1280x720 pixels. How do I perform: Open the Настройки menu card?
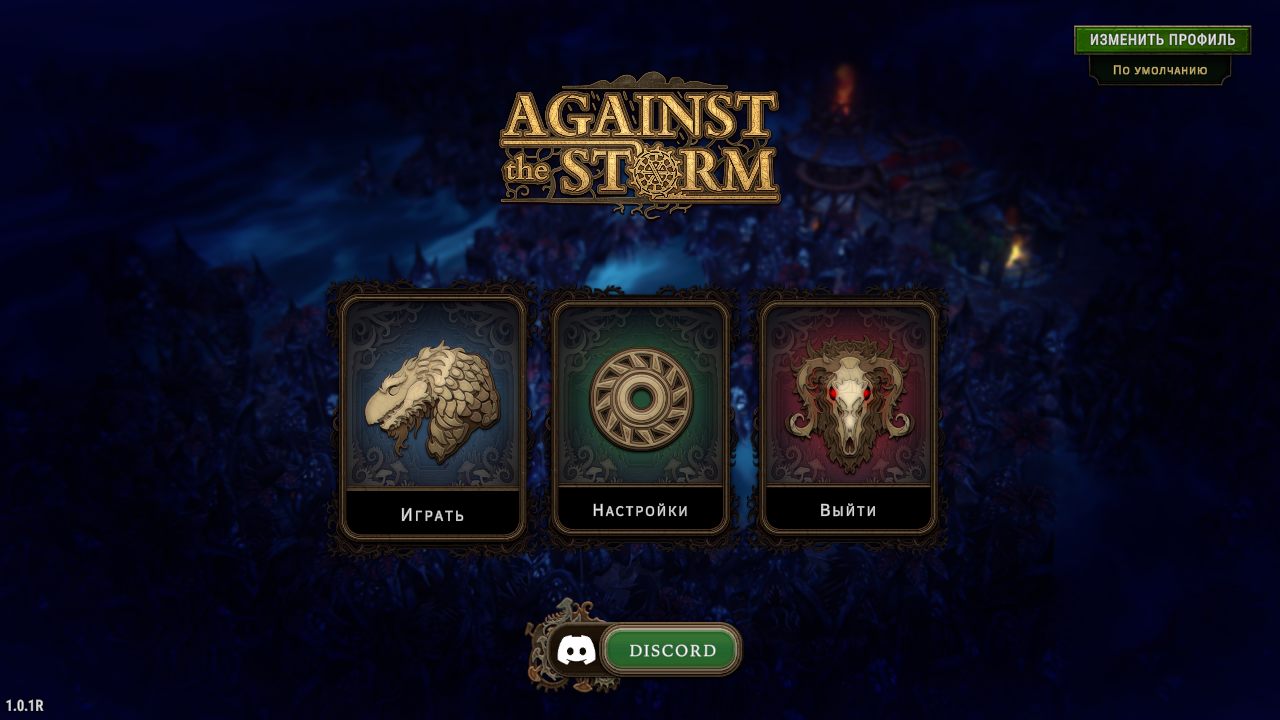641,415
